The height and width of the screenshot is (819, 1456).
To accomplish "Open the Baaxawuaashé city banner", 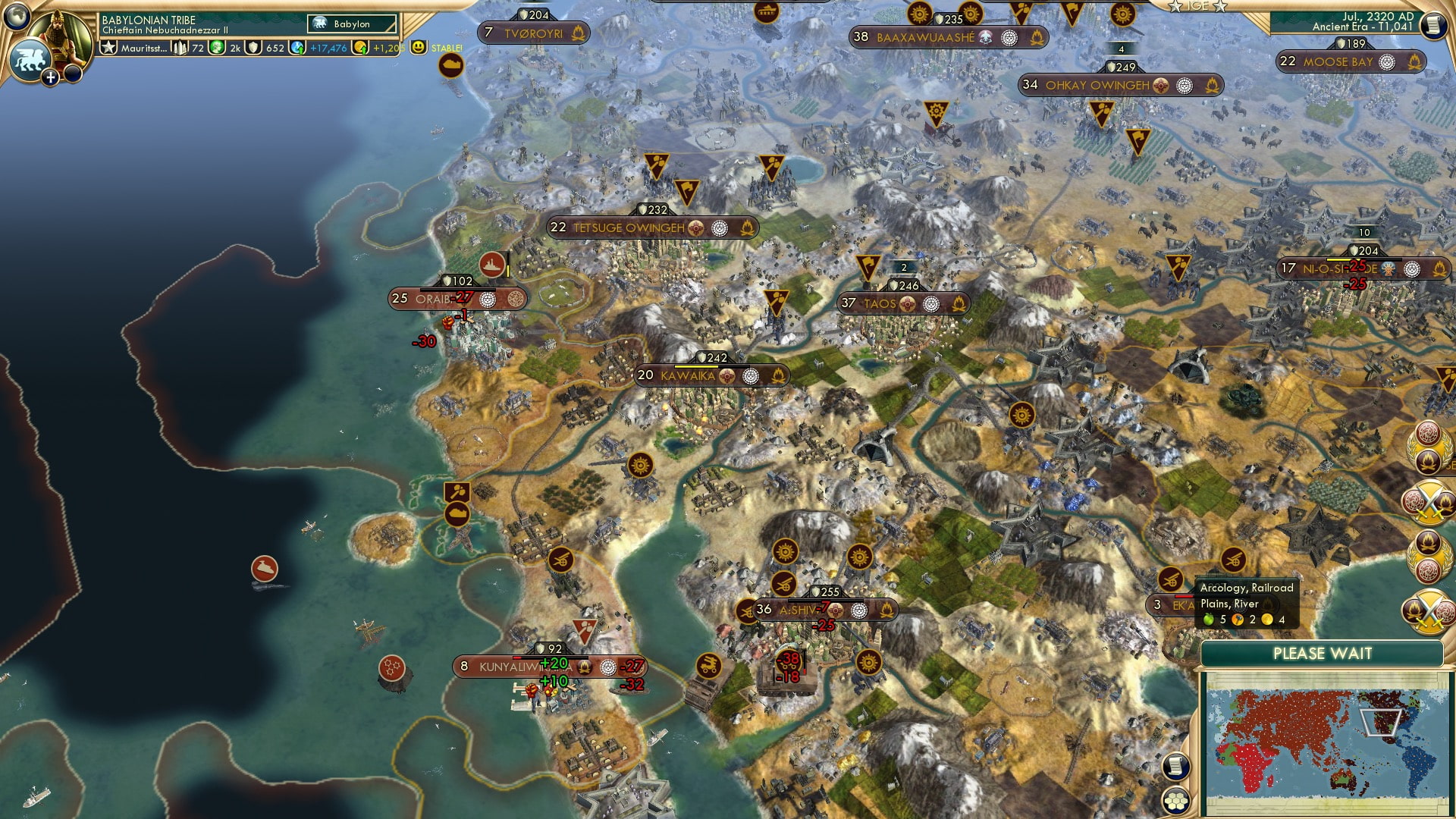I will pos(924,37).
